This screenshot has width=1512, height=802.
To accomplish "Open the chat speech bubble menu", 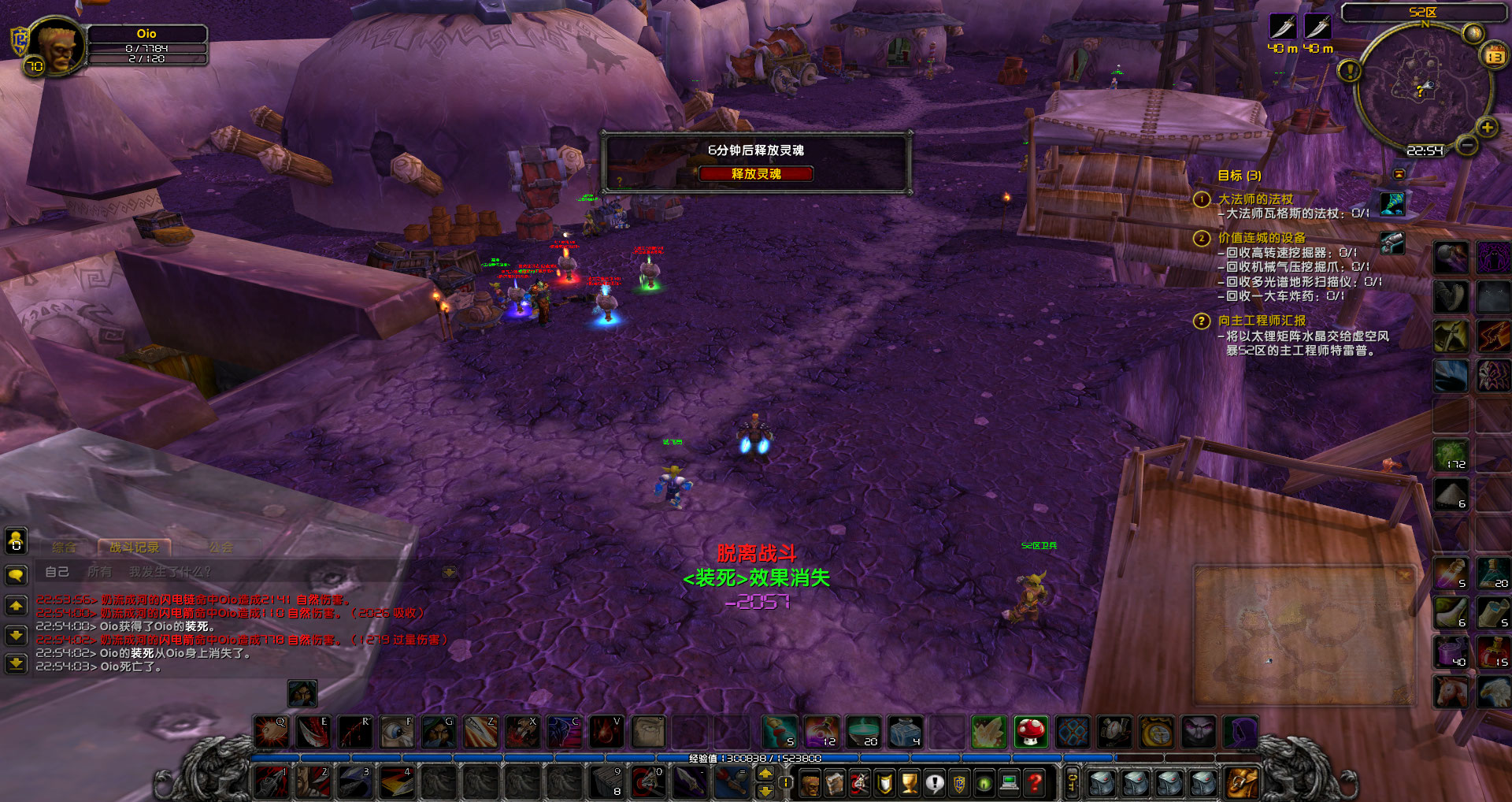I will pyautogui.click(x=16, y=575).
